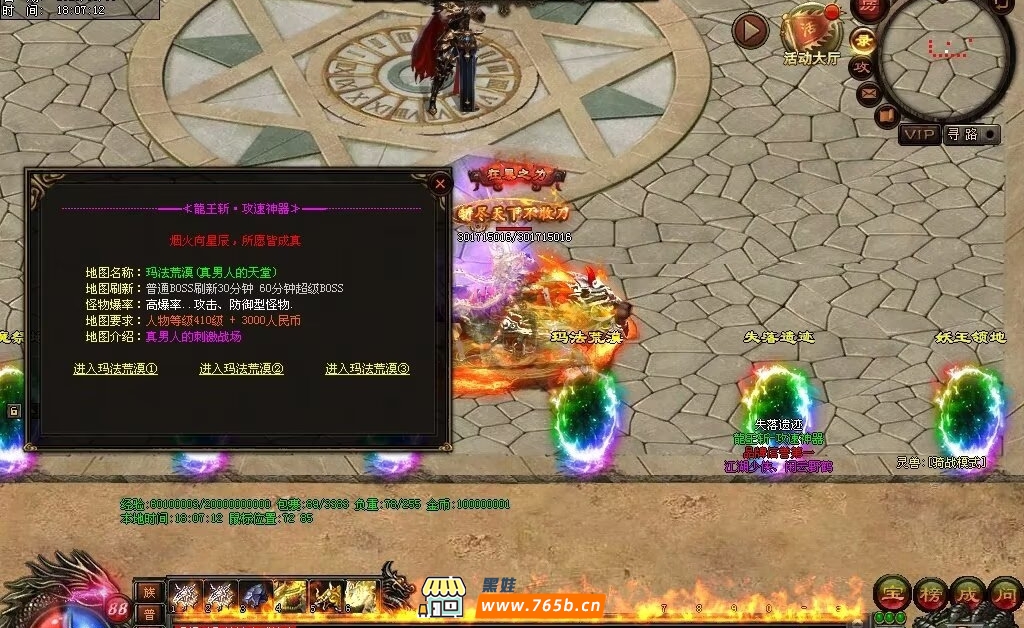Screen dimensions: 1024x628
Task: Toggle the 录 record button
Action: point(863,41)
